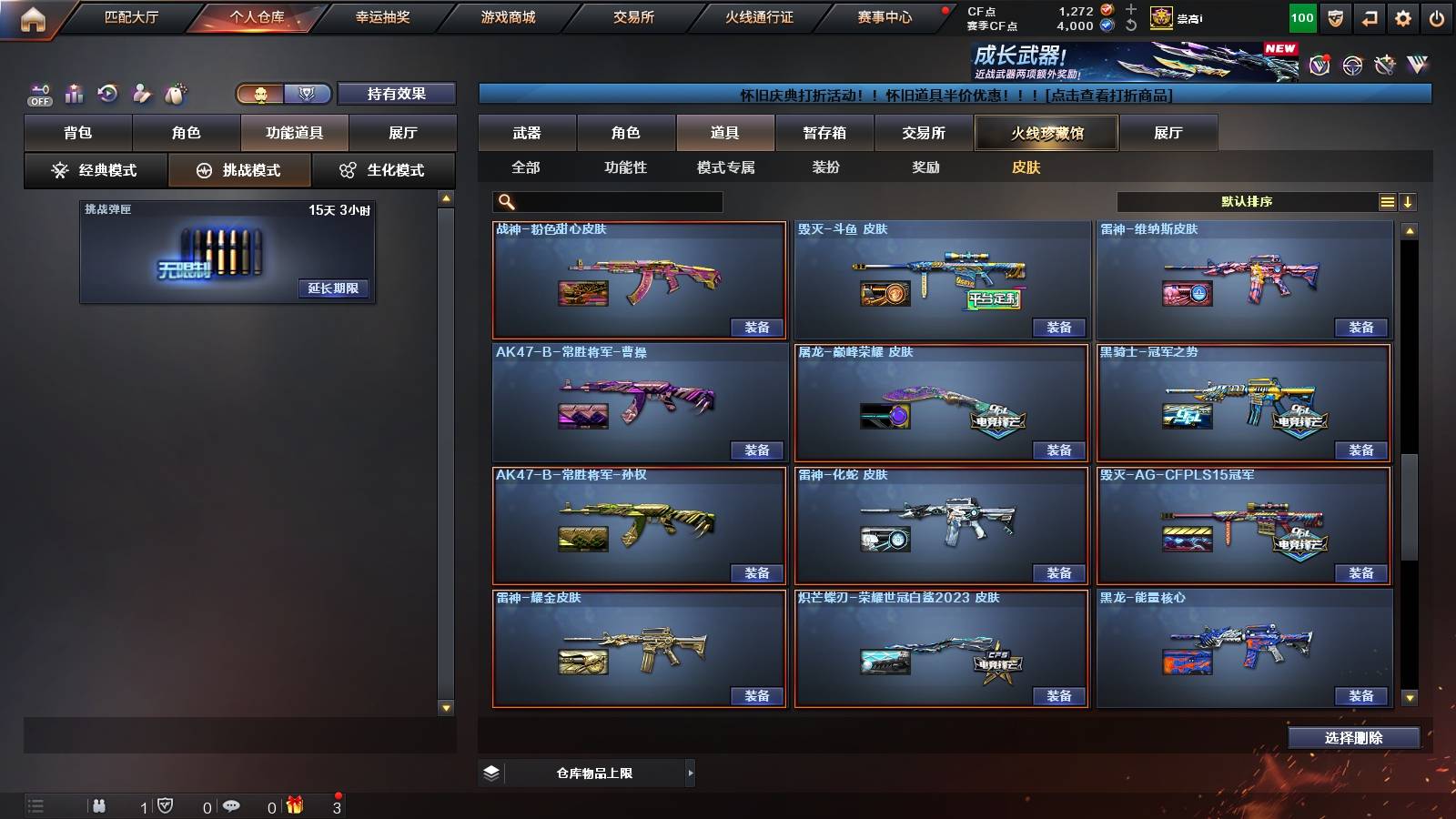Switch to the 火线珍藏馆 tab
The height and width of the screenshot is (819, 1456).
point(1046,133)
